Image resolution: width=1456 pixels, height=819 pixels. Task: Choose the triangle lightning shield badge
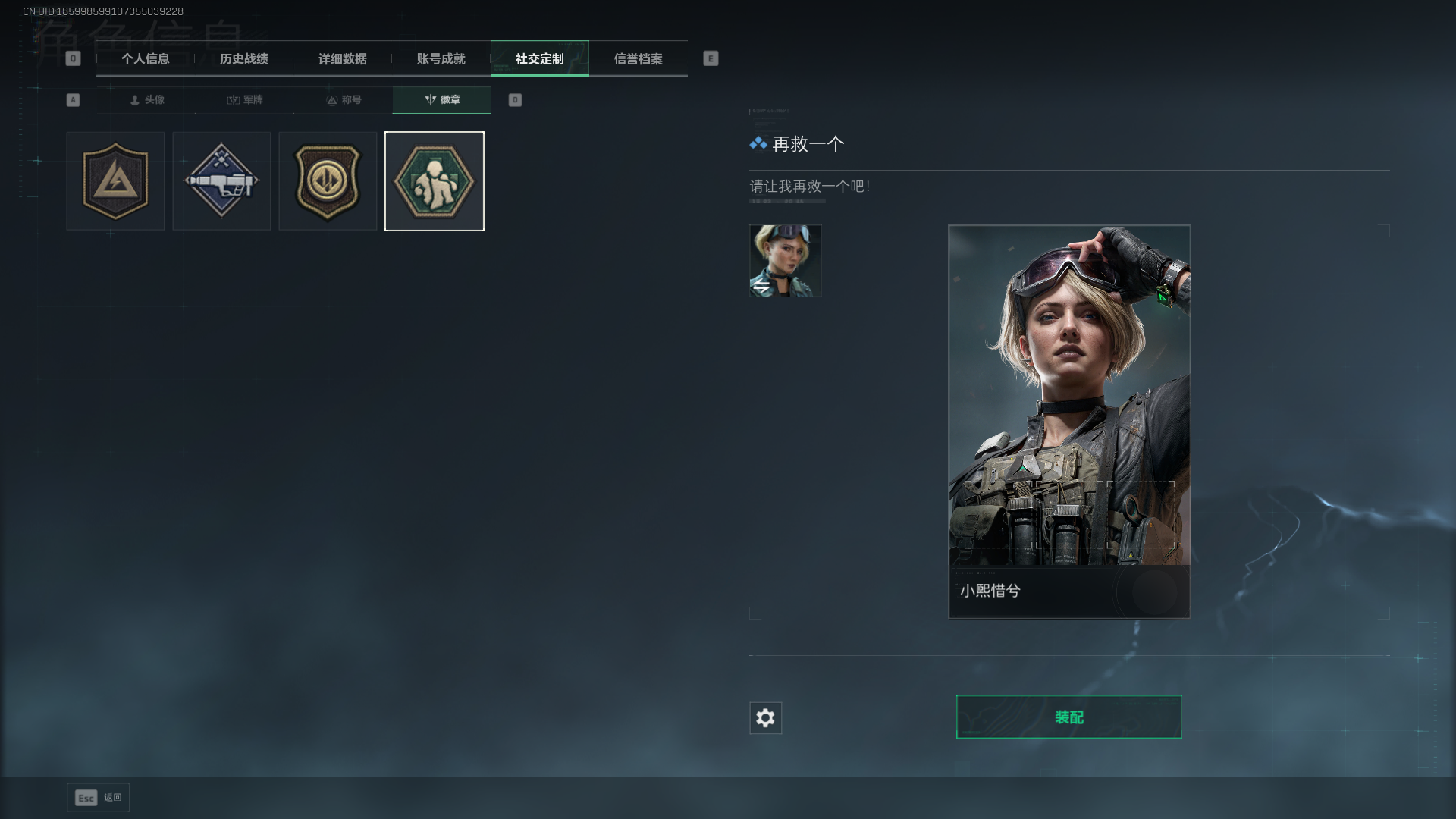pos(115,181)
